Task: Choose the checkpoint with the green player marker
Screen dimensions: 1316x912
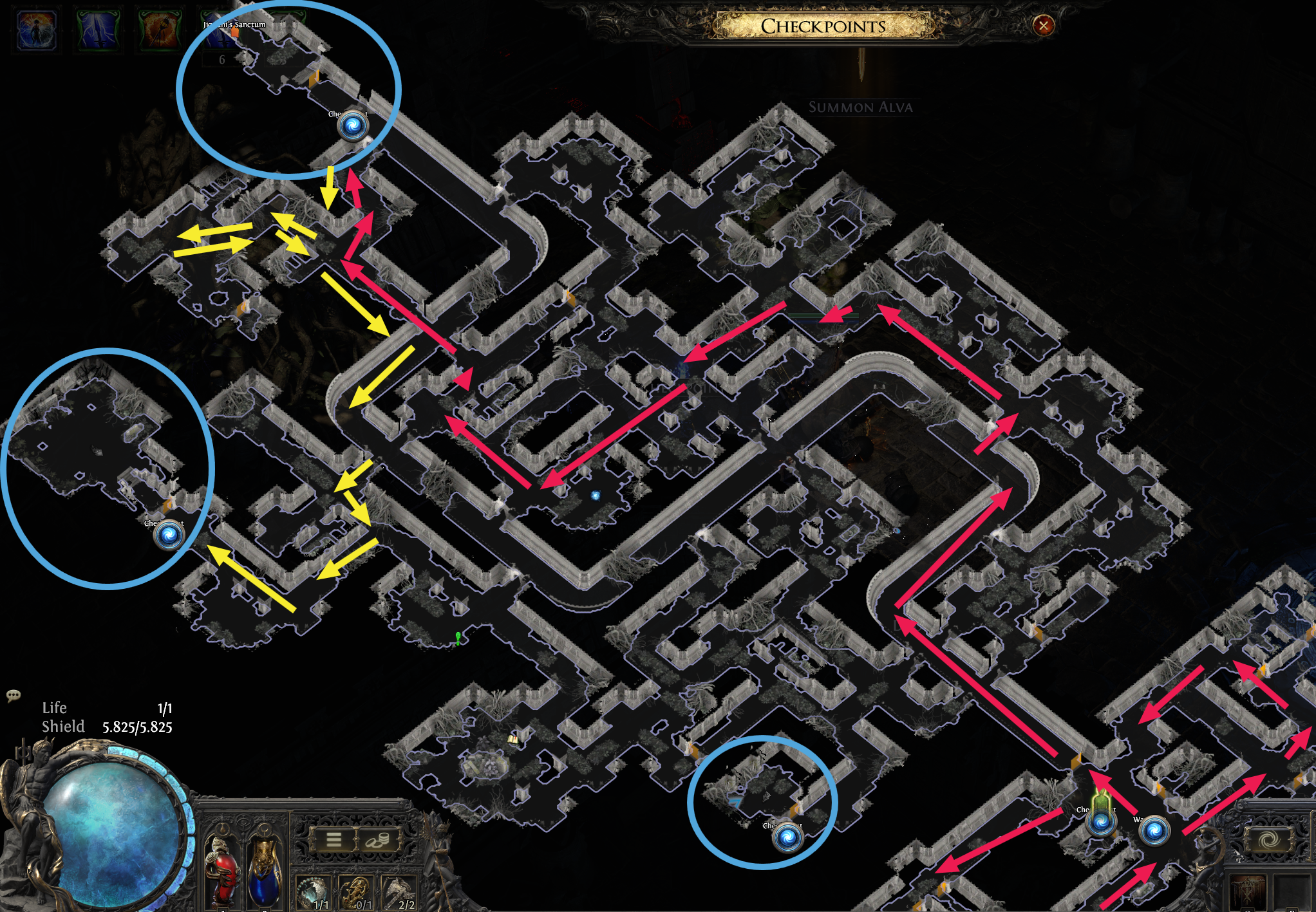Action: tap(1101, 821)
